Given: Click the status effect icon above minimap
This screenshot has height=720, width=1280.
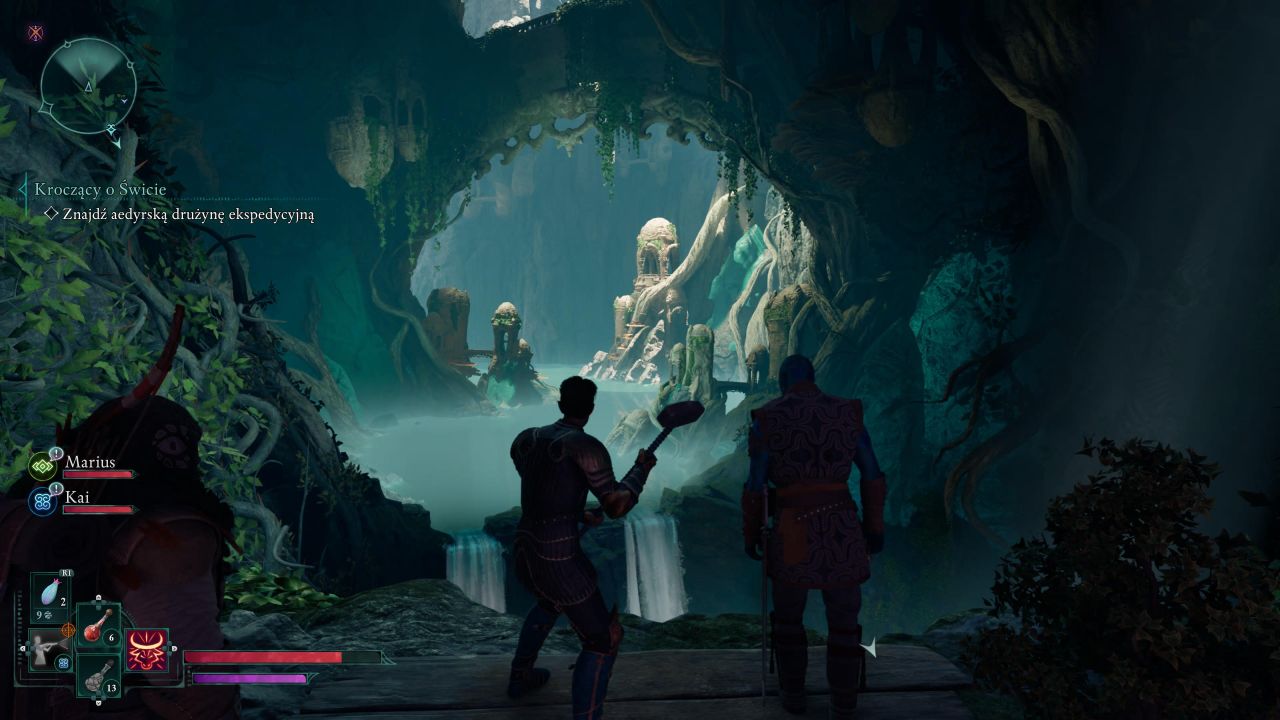Looking at the screenshot, I should point(36,33).
